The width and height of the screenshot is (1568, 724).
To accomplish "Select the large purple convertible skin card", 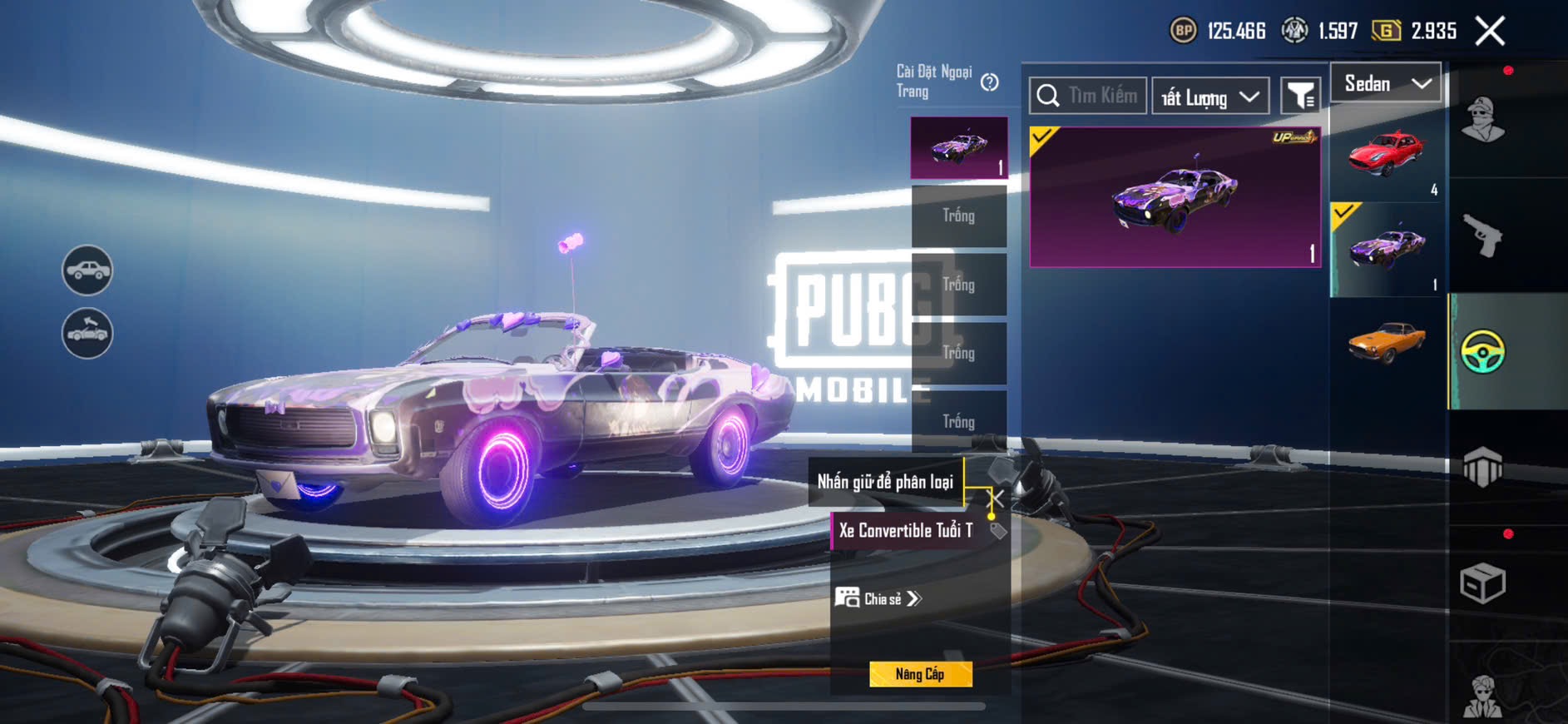I will click(1175, 197).
